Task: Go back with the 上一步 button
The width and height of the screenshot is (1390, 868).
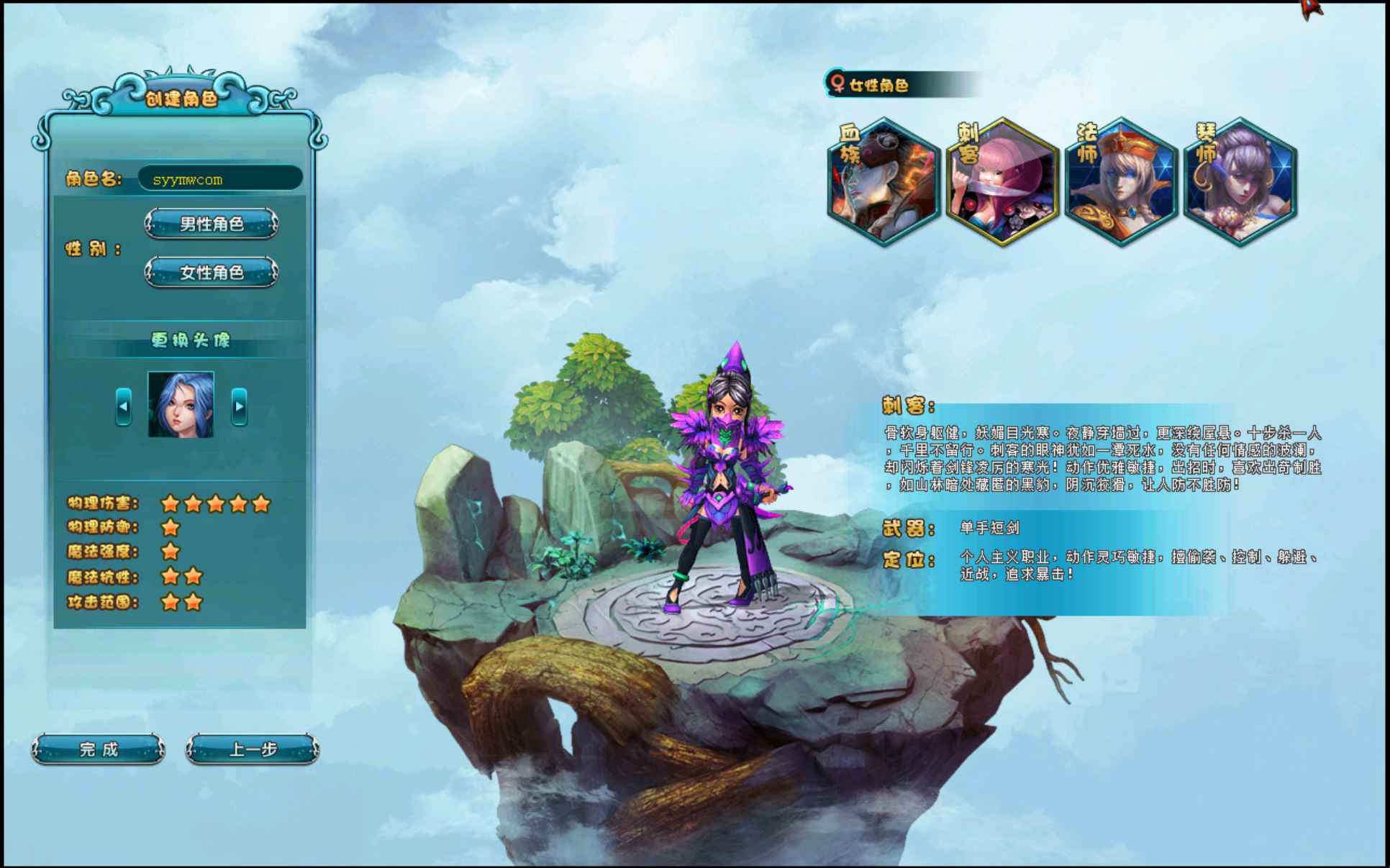Action: point(253,749)
